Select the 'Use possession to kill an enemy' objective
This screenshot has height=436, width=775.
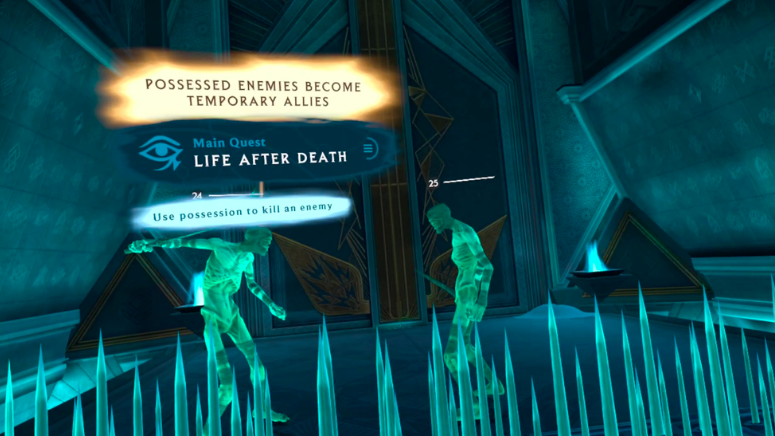tap(243, 211)
